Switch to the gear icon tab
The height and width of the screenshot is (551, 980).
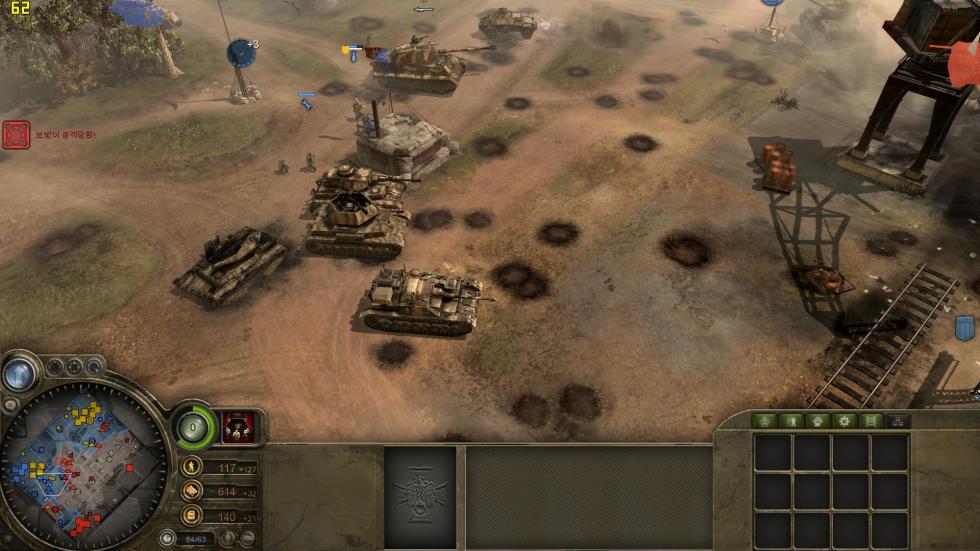coord(845,421)
